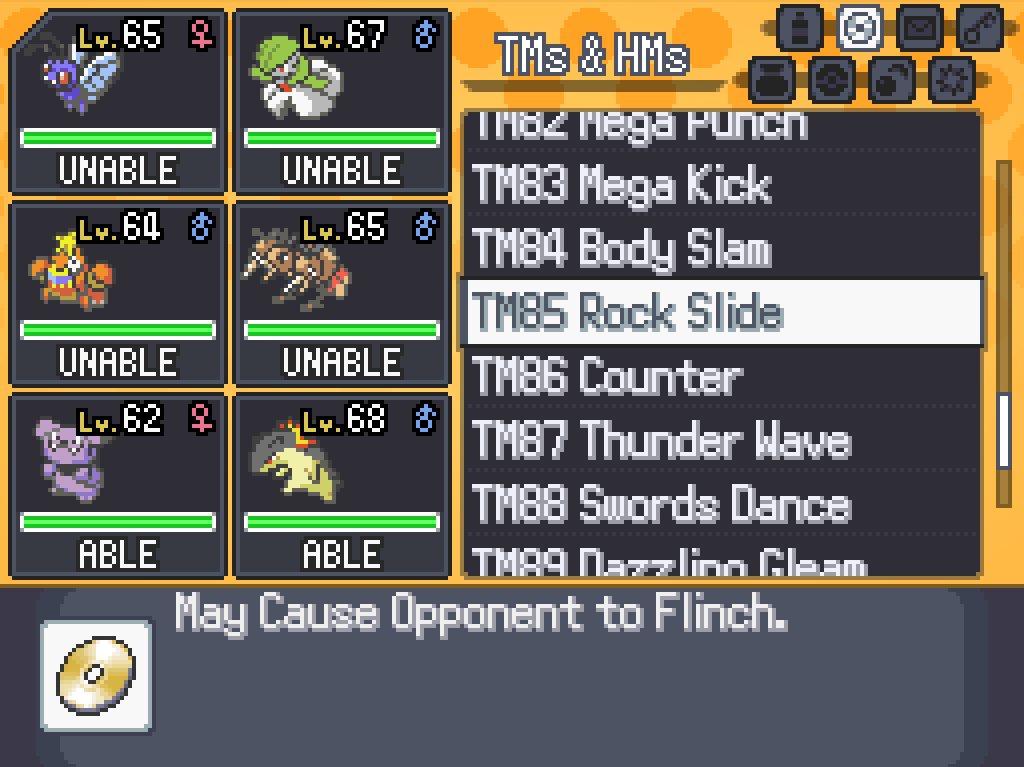Select the Lv.67 Gallade party slot

click(341, 101)
